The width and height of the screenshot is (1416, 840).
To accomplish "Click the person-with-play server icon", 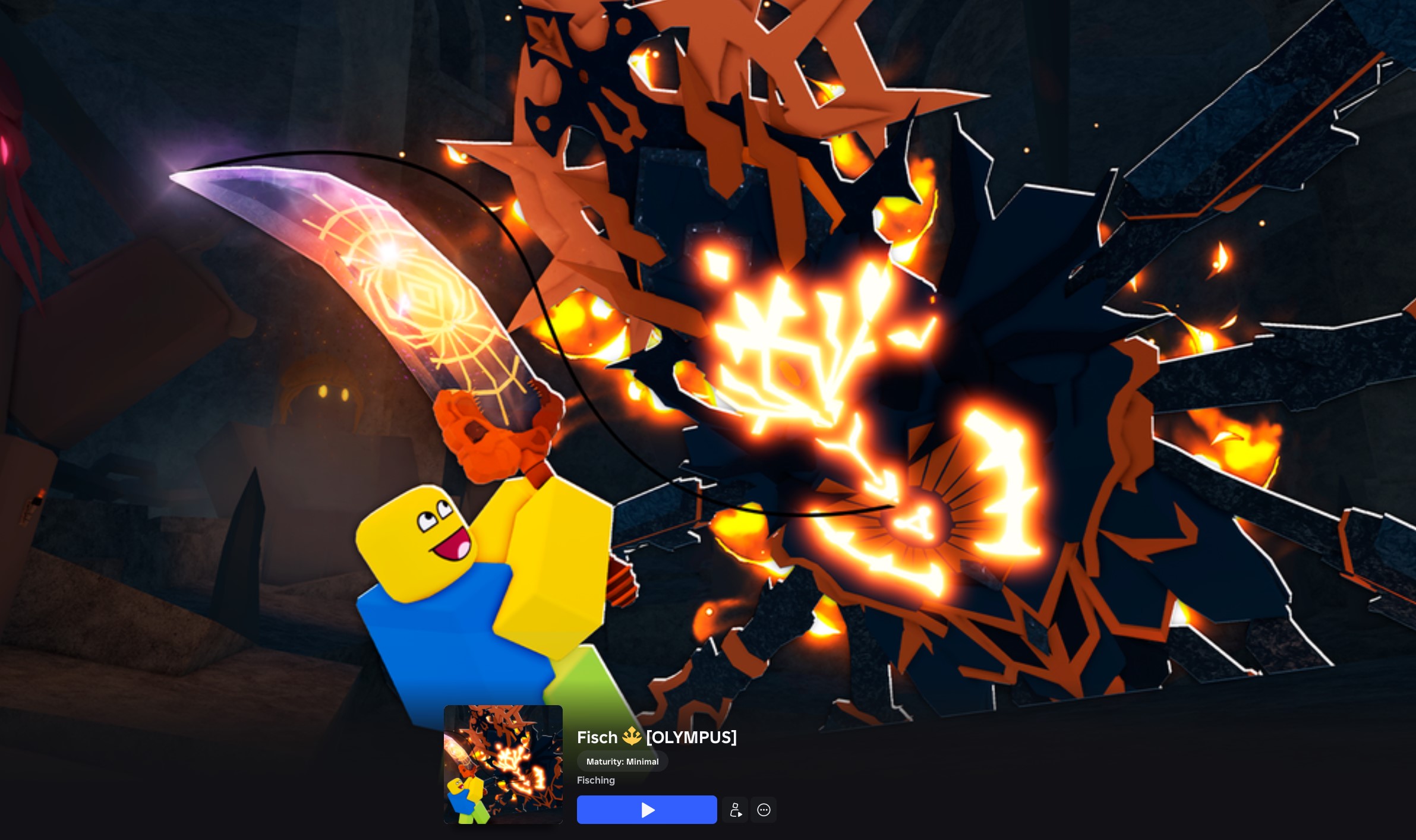I will click(735, 810).
